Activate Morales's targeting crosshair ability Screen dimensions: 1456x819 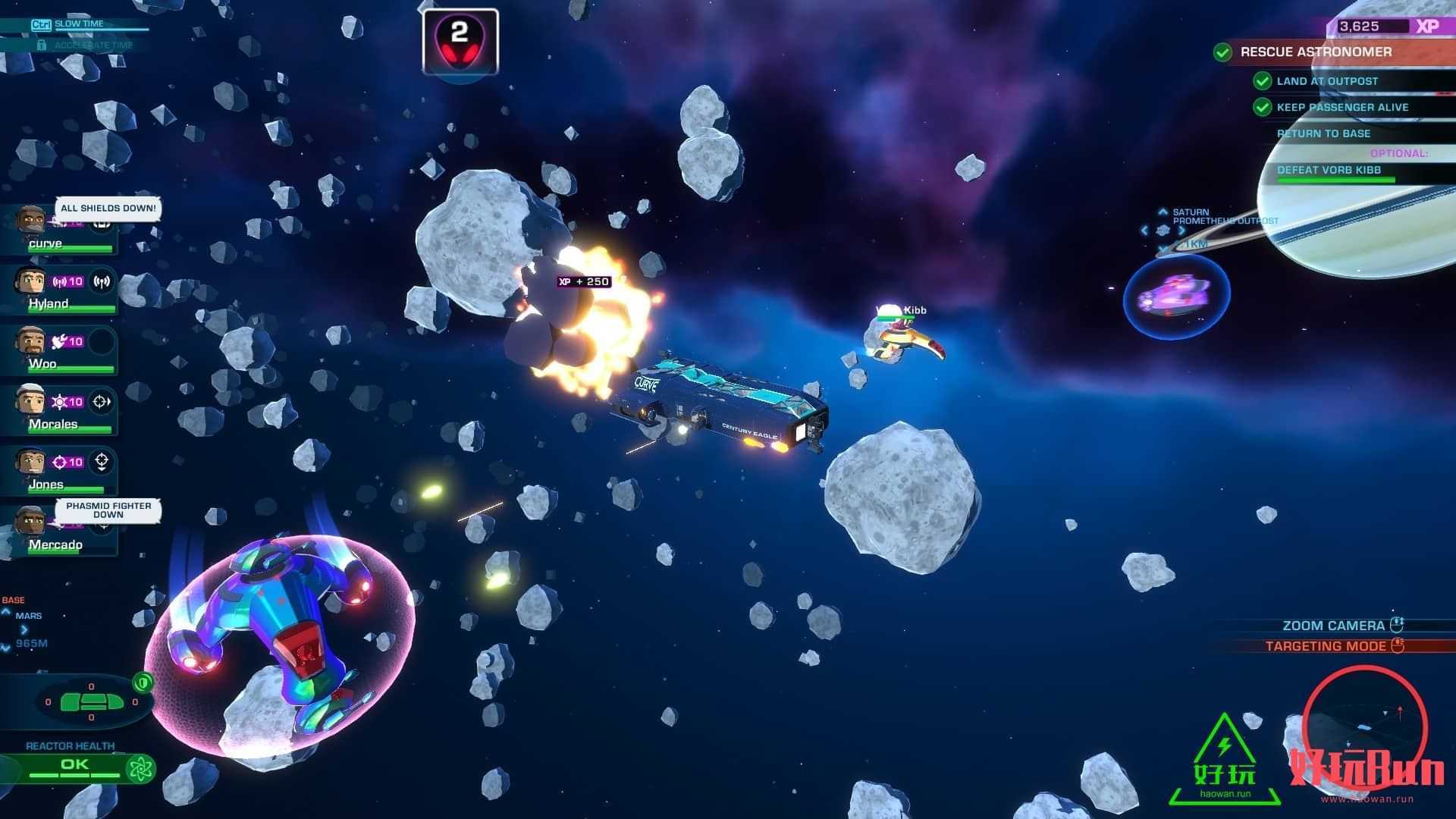coord(102,402)
